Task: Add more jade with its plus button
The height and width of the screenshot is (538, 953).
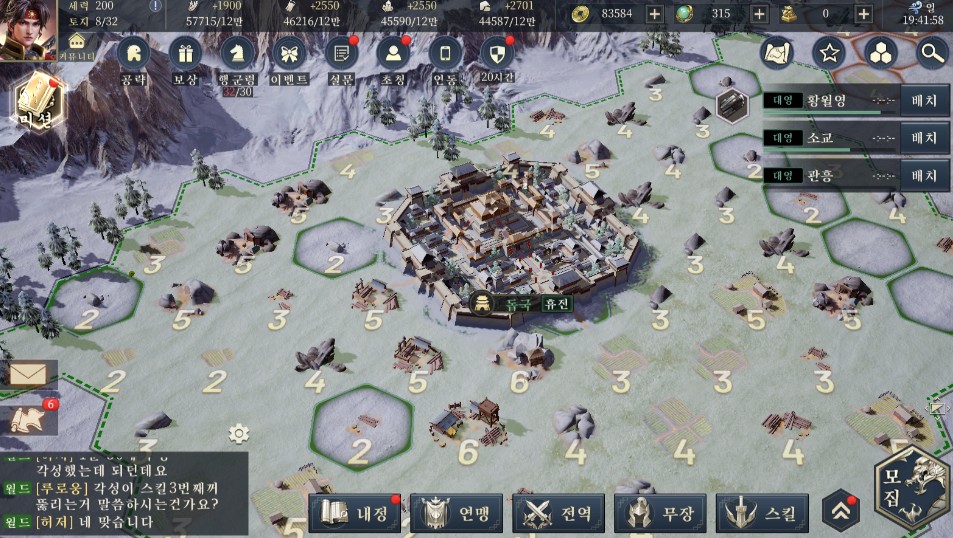Action: [759, 13]
